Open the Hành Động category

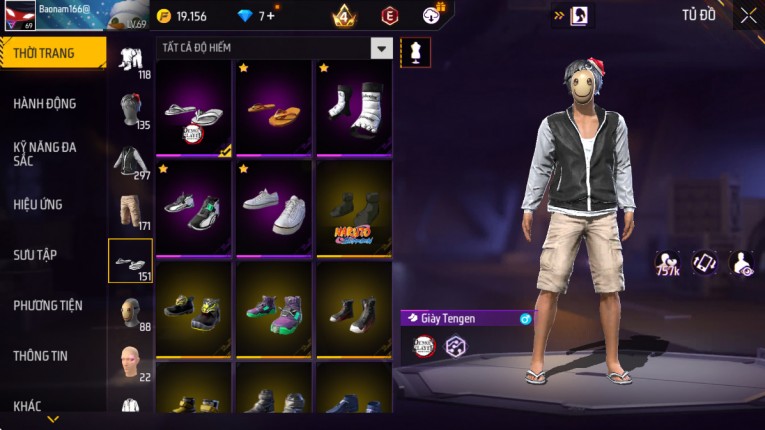(45, 103)
